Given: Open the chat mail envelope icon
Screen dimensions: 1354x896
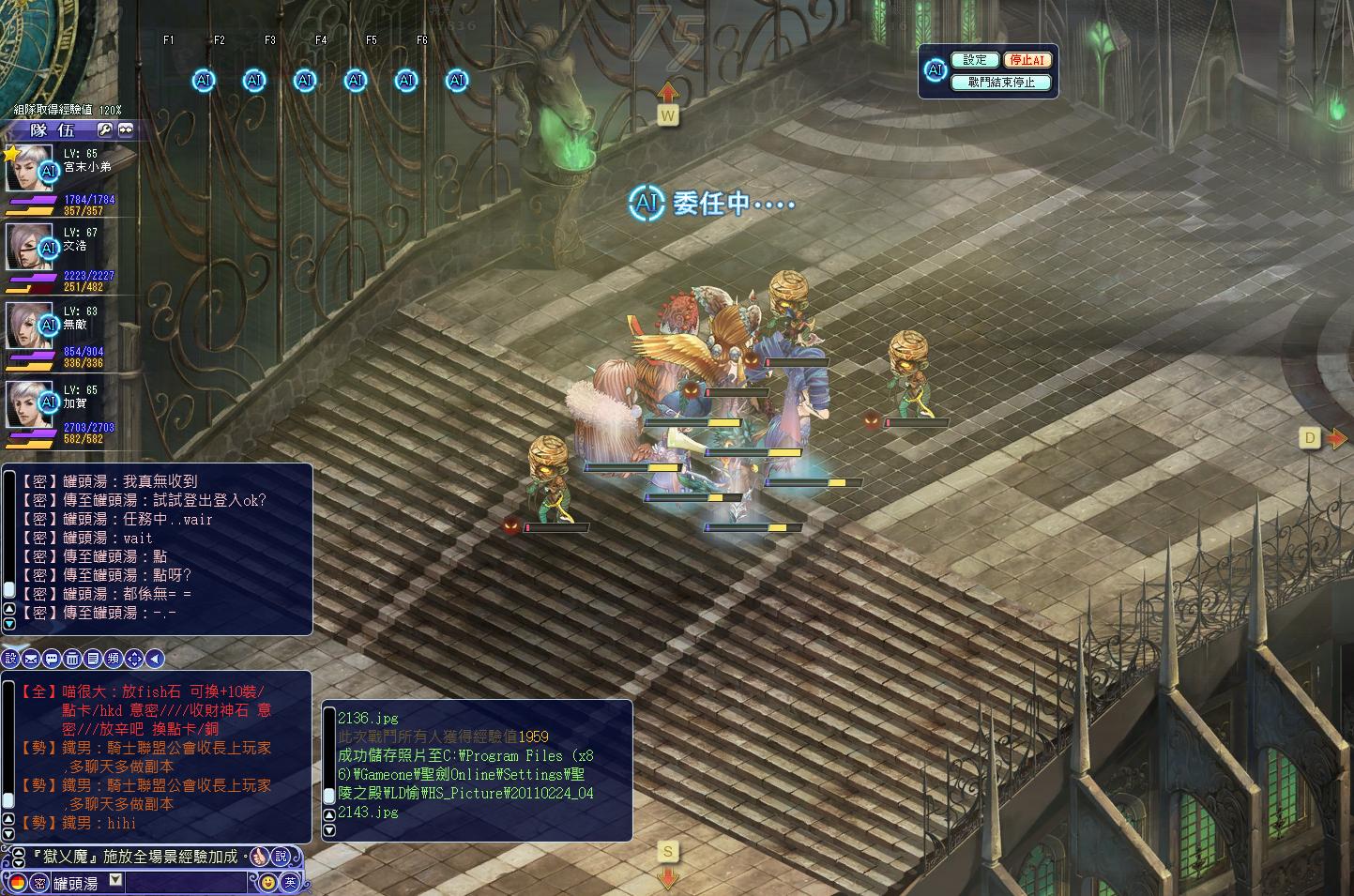Looking at the screenshot, I should (x=31, y=659).
